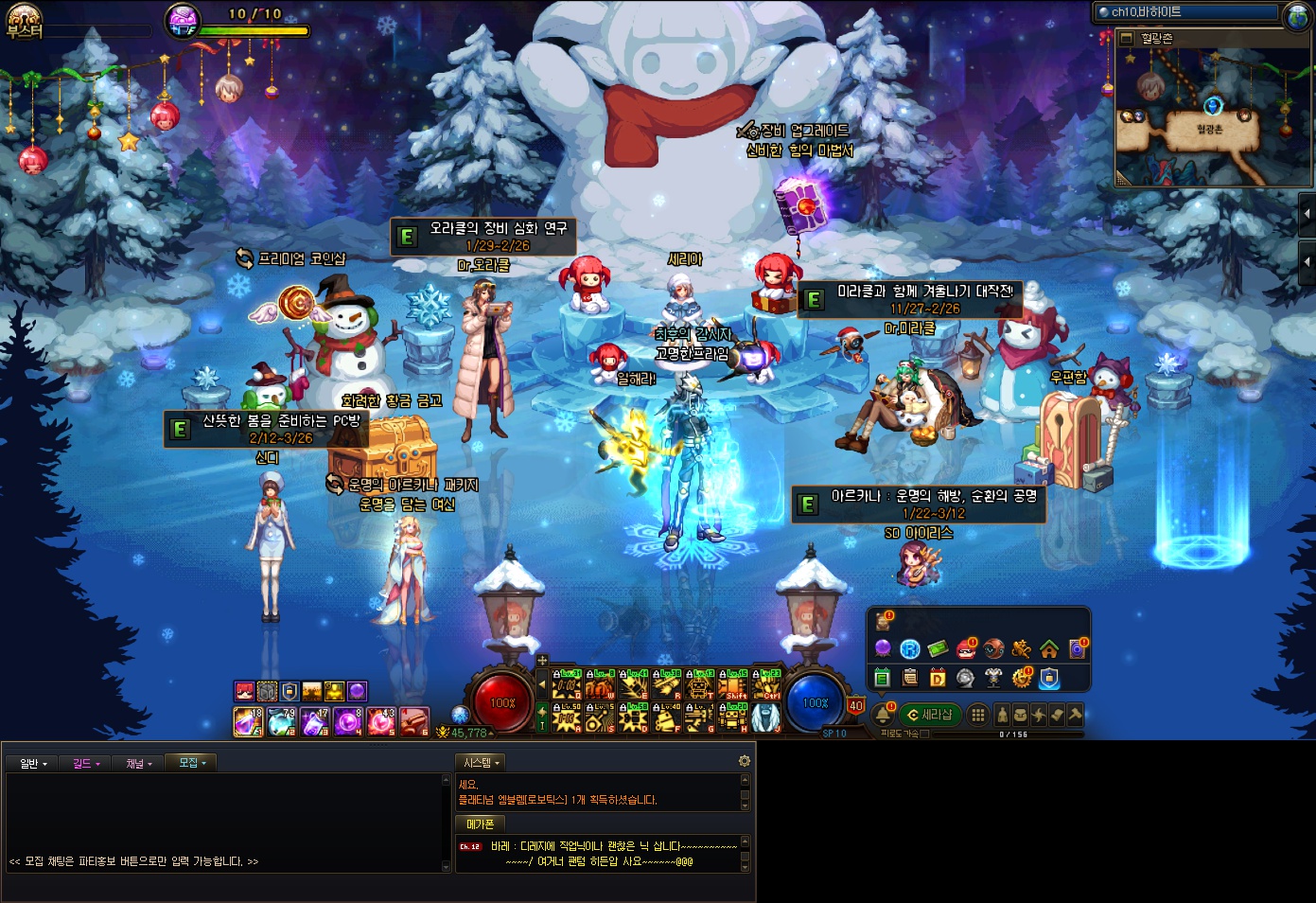Use the potion in quick slot 1
Screen dimensions: 1316x903
(x=248, y=721)
